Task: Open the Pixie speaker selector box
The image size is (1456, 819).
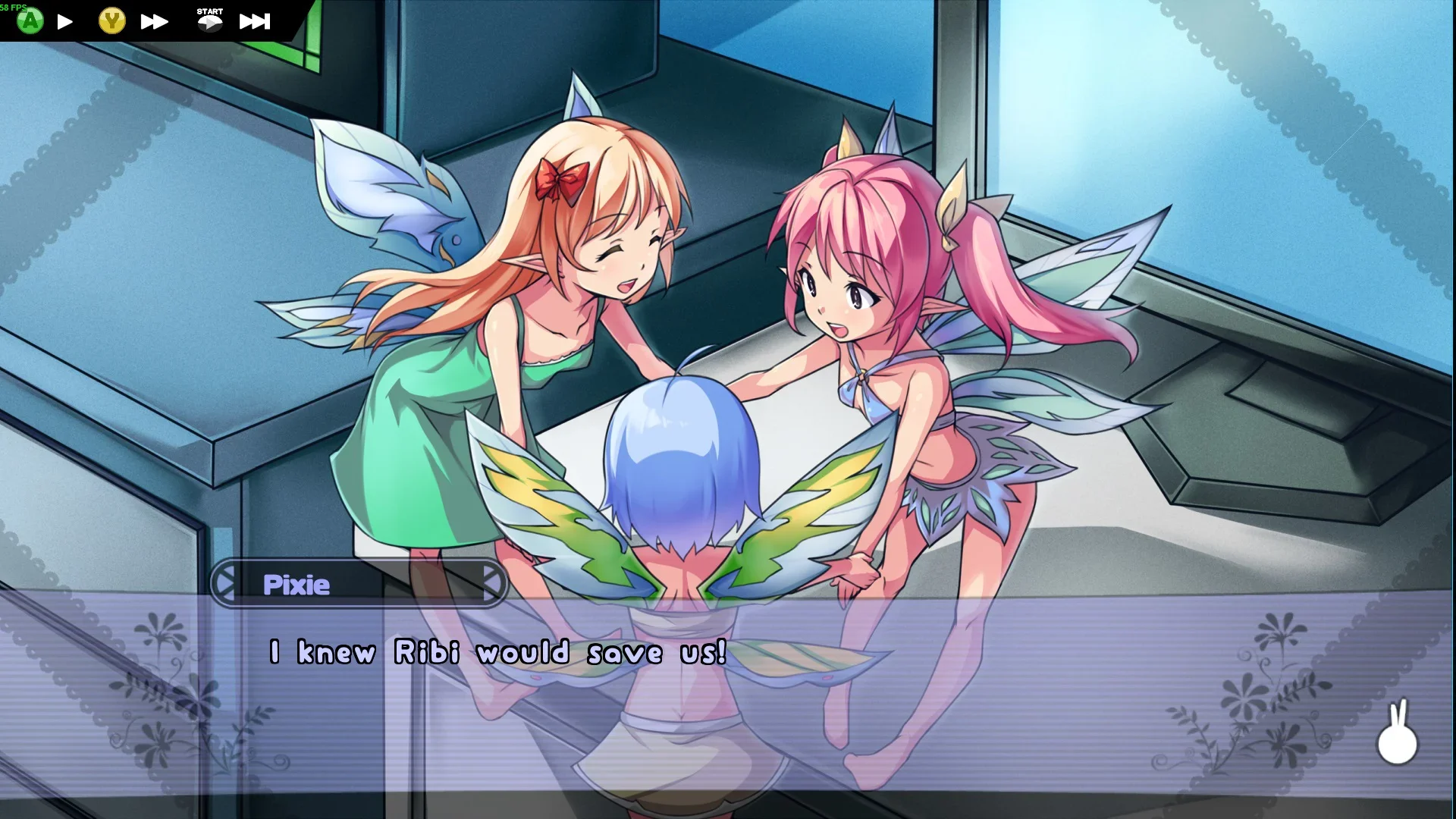Action: (x=358, y=584)
